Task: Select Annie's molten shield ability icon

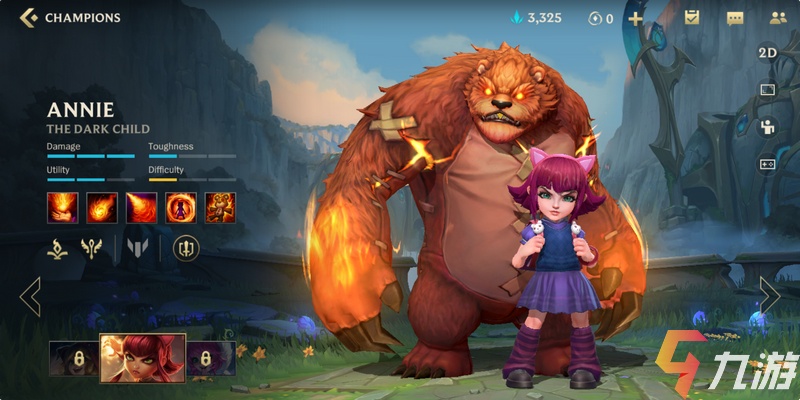Action: point(181,207)
